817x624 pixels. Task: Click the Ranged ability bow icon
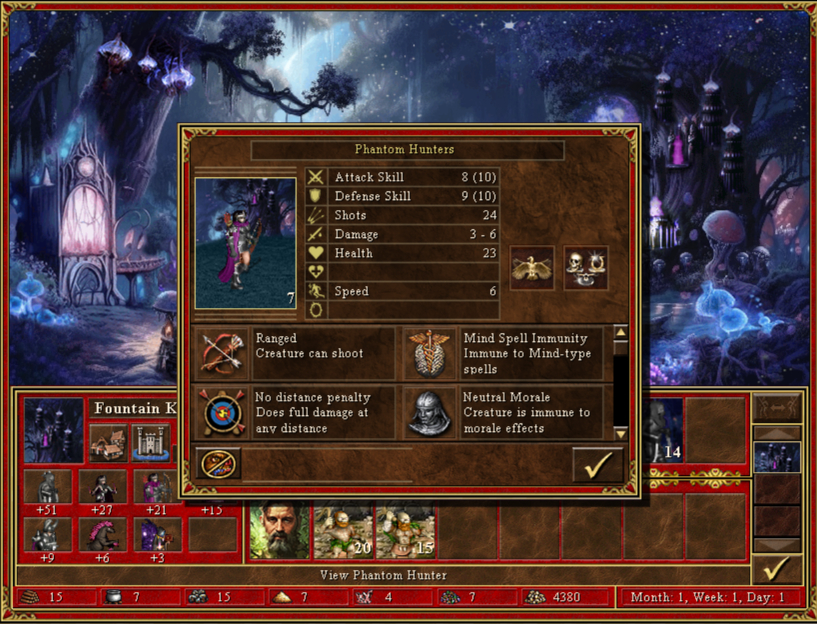[x=222, y=353]
